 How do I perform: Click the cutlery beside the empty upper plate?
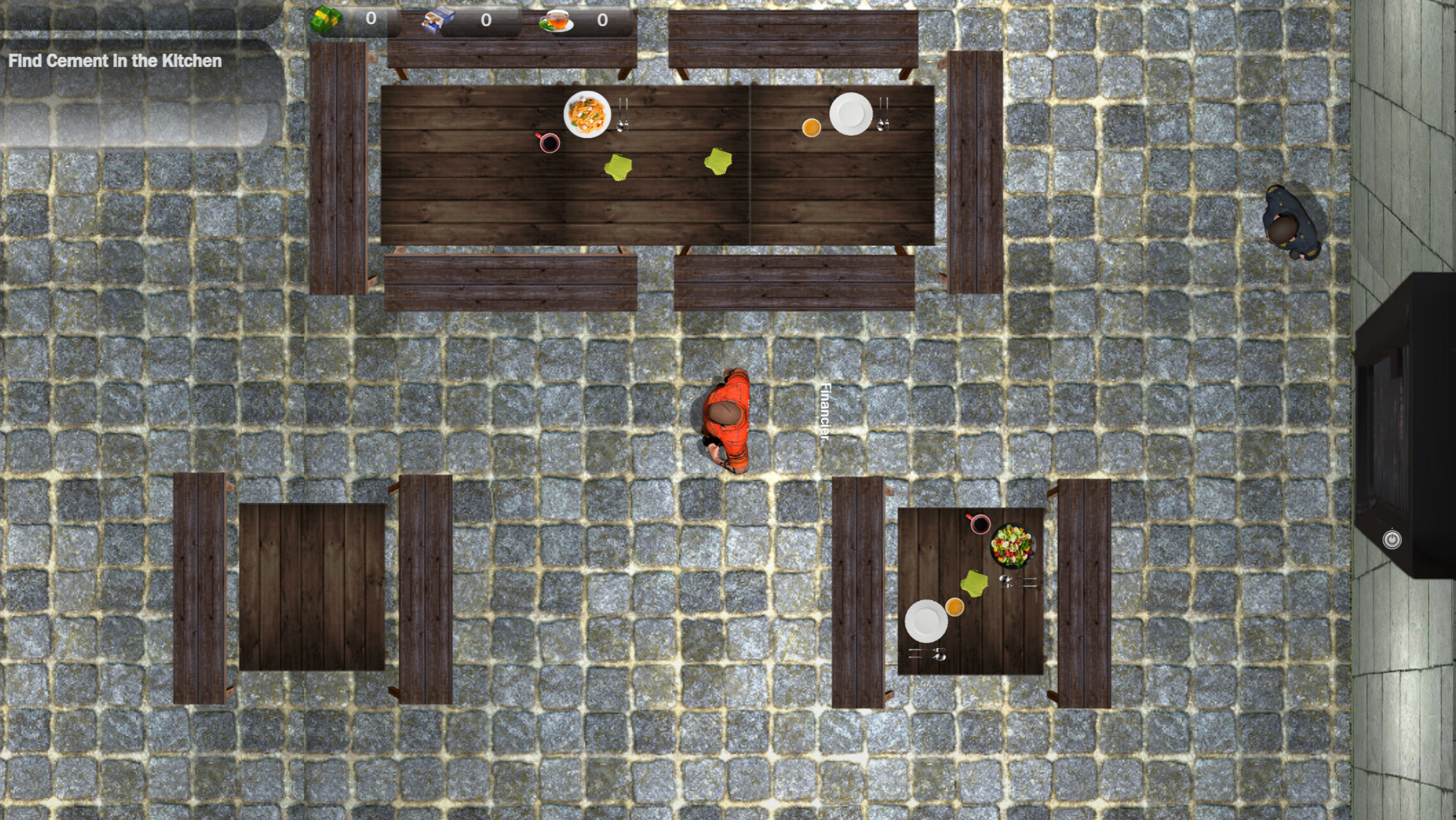pos(882,115)
